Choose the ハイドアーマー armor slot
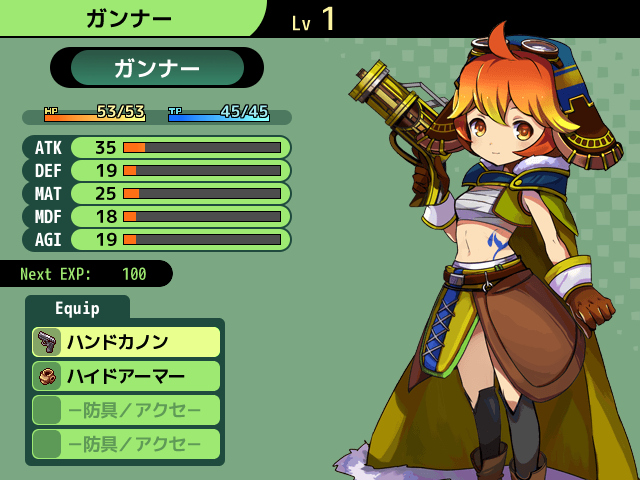 (126, 376)
